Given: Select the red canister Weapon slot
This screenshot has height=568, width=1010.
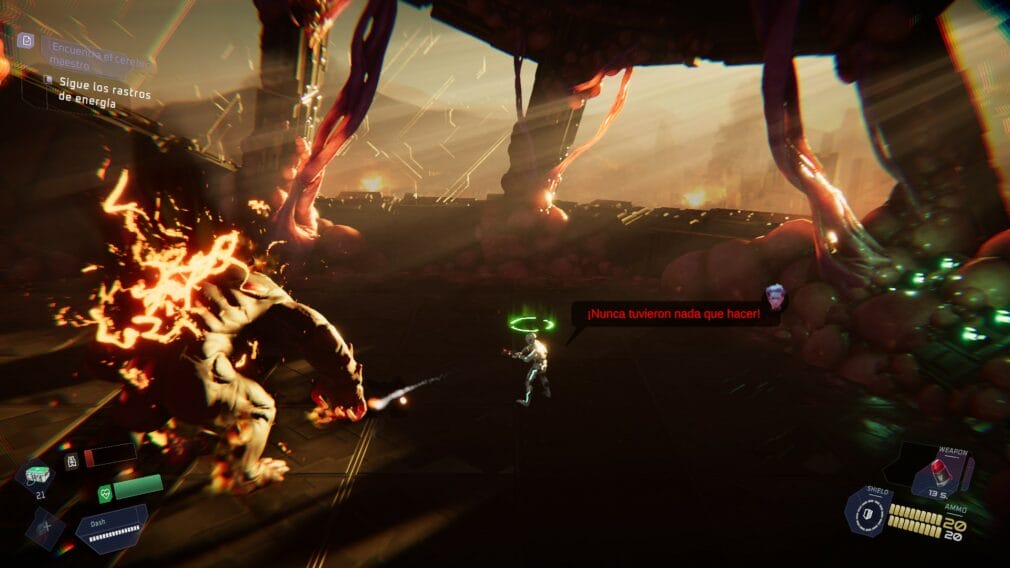Looking at the screenshot, I should pyautogui.click(x=940, y=468).
